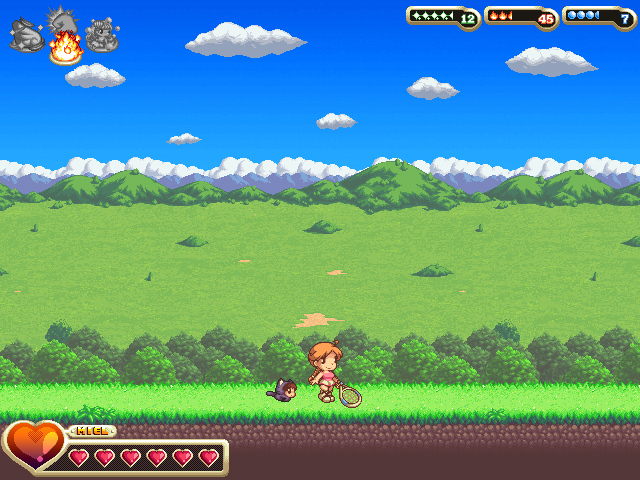Activate the burning flame summon icon
The height and width of the screenshot is (480, 640).
coord(65,46)
